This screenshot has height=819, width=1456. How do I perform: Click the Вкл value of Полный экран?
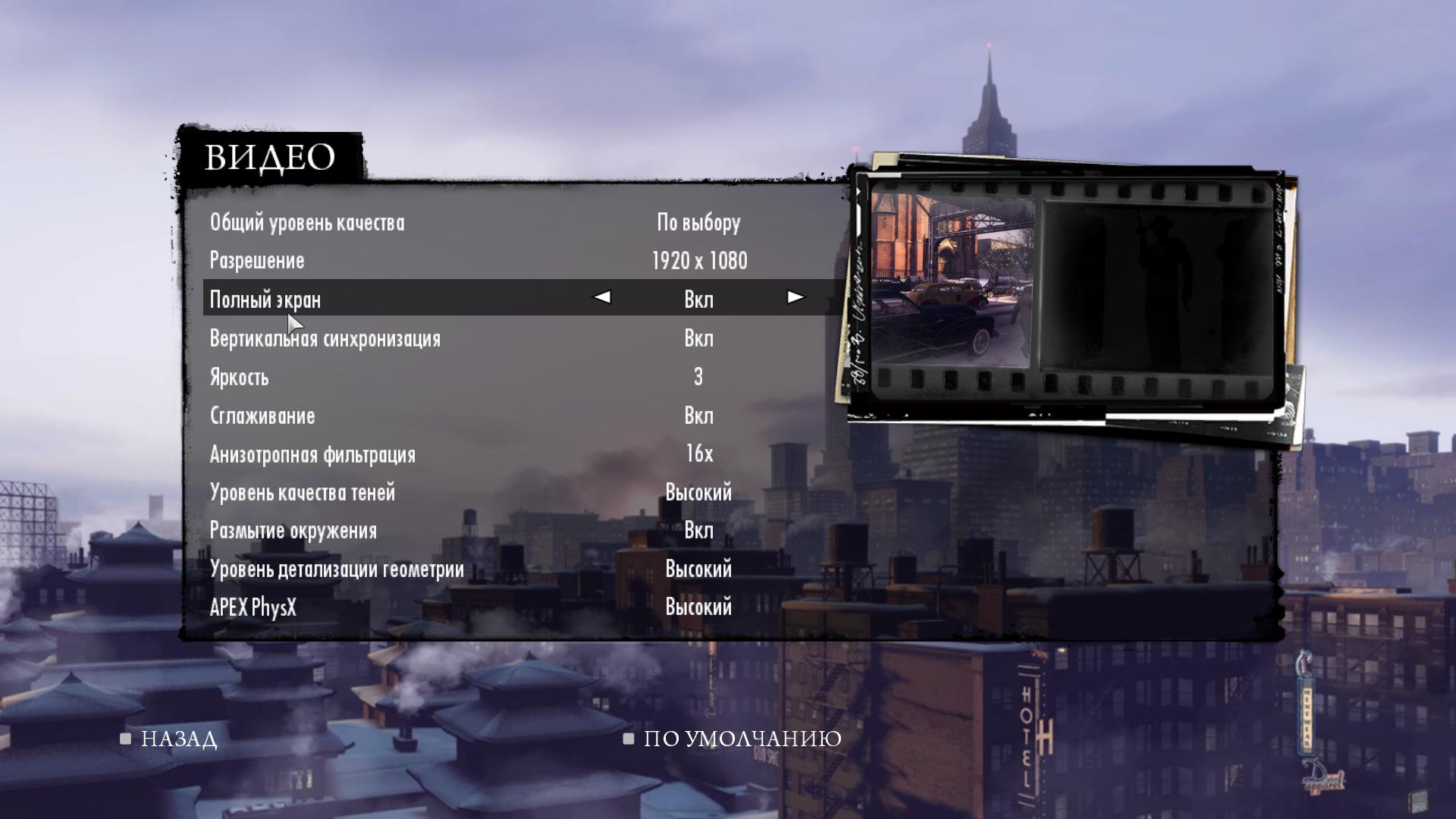click(x=698, y=300)
